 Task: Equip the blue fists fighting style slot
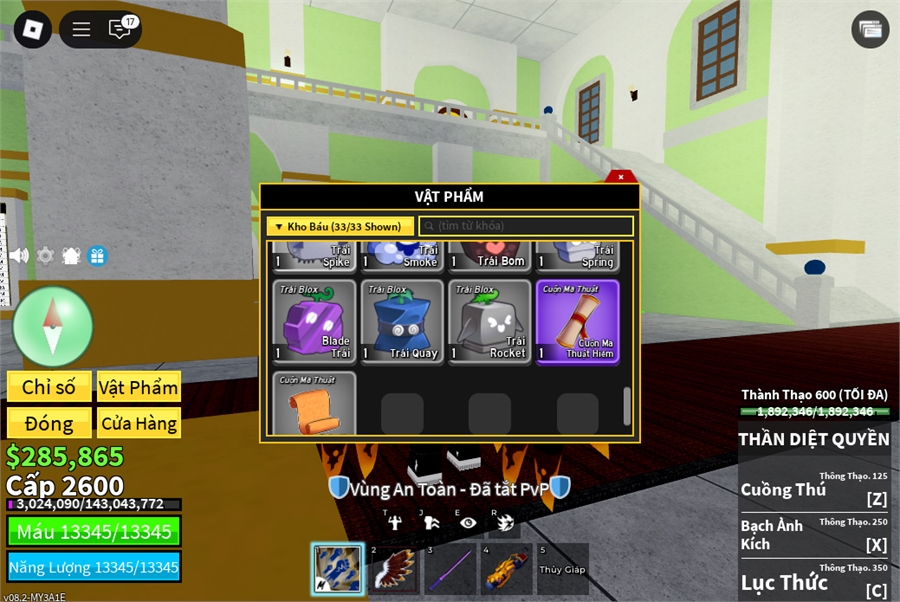tap(337, 568)
